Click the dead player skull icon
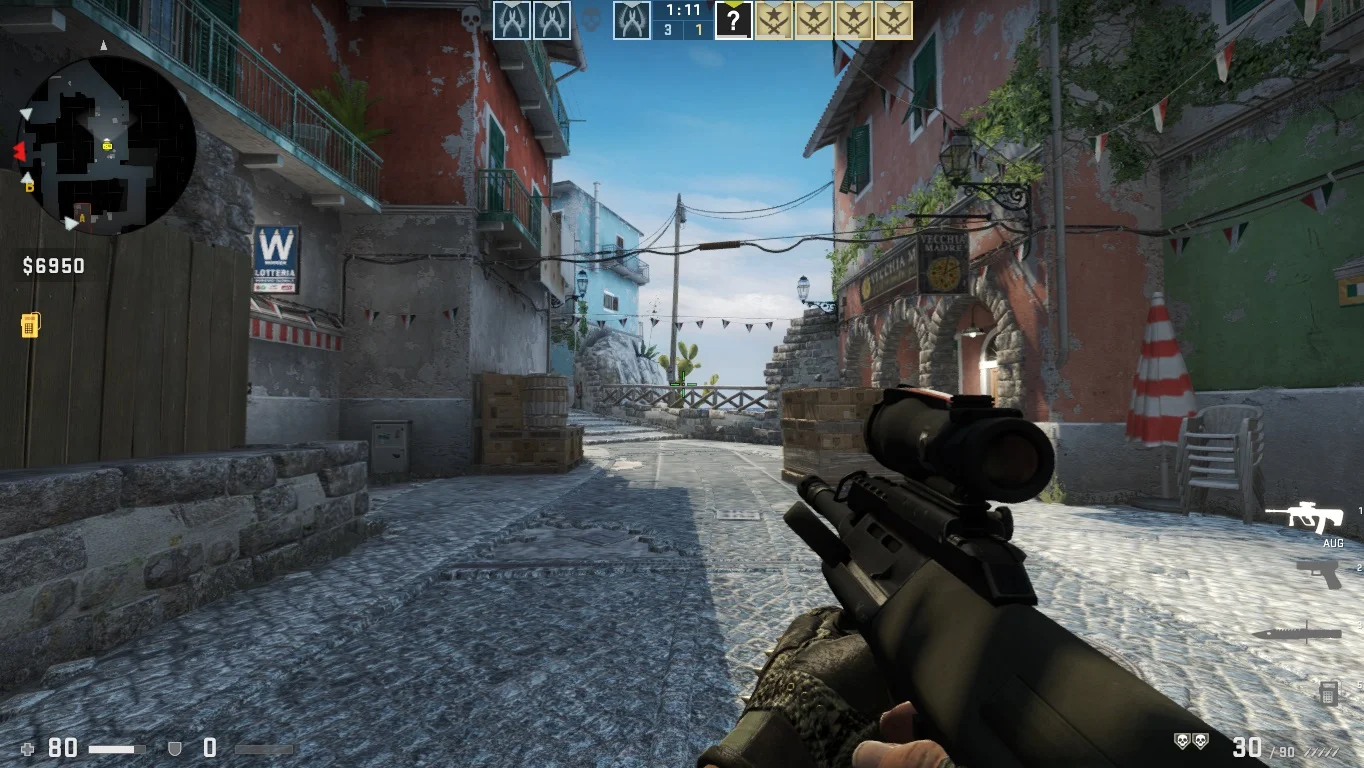This screenshot has width=1364, height=768. point(592,20)
